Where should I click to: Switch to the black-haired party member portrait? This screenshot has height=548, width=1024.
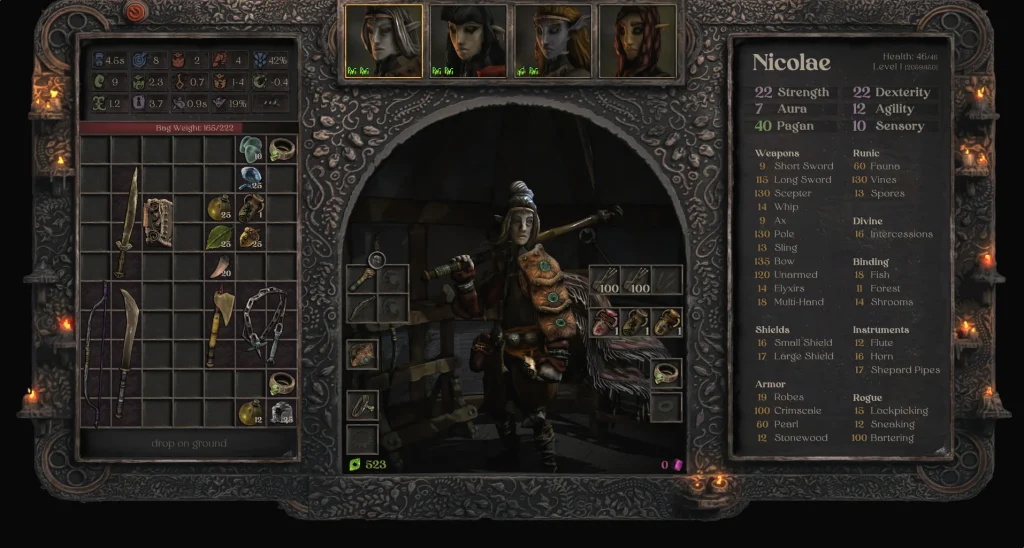click(x=467, y=41)
